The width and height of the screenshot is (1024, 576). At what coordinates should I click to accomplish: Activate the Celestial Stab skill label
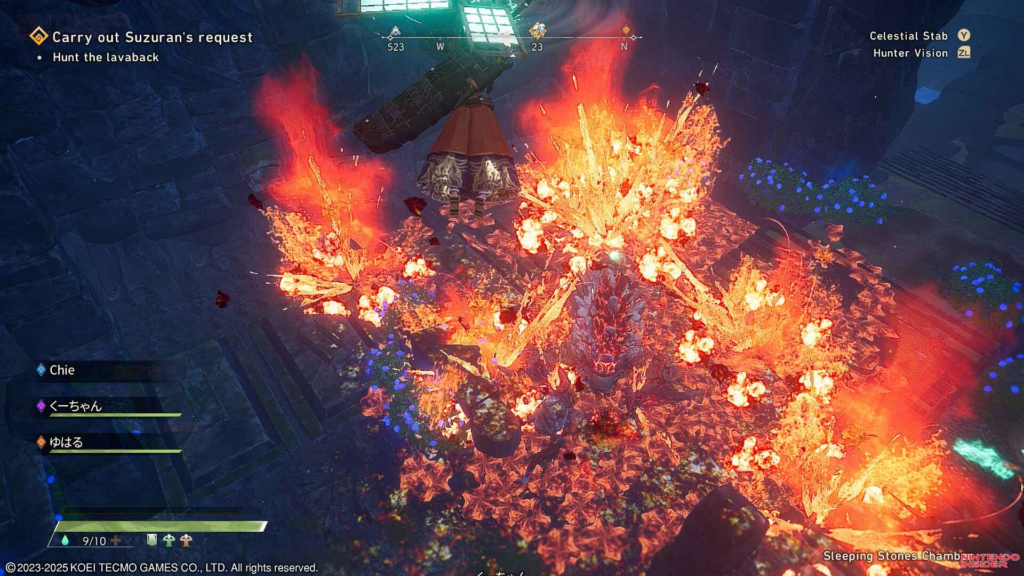click(912, 35)
